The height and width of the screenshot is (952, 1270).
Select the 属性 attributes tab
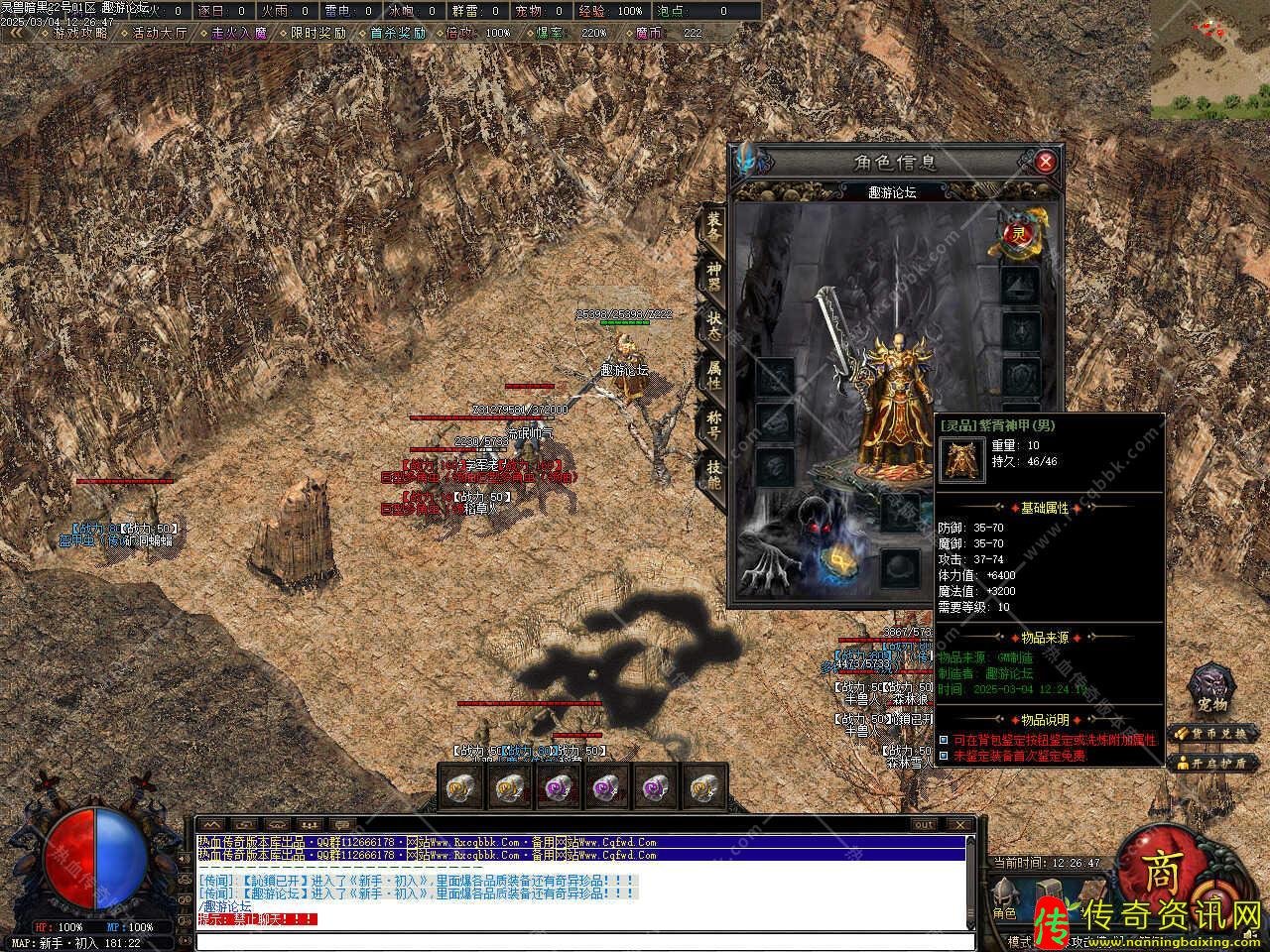(x=714, y=375)
